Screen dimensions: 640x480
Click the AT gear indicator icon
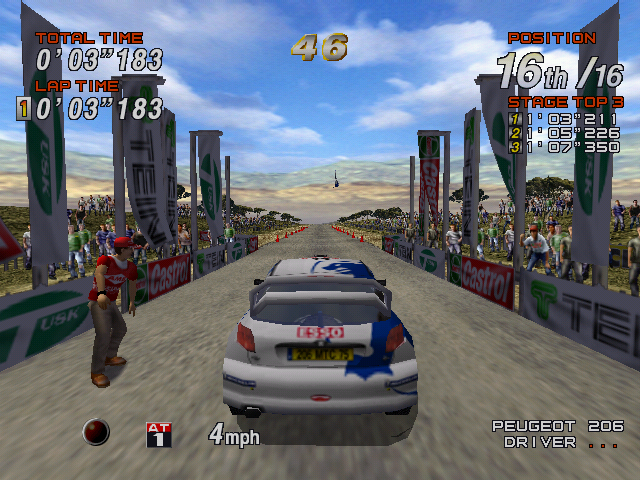[x=159, y=434]
